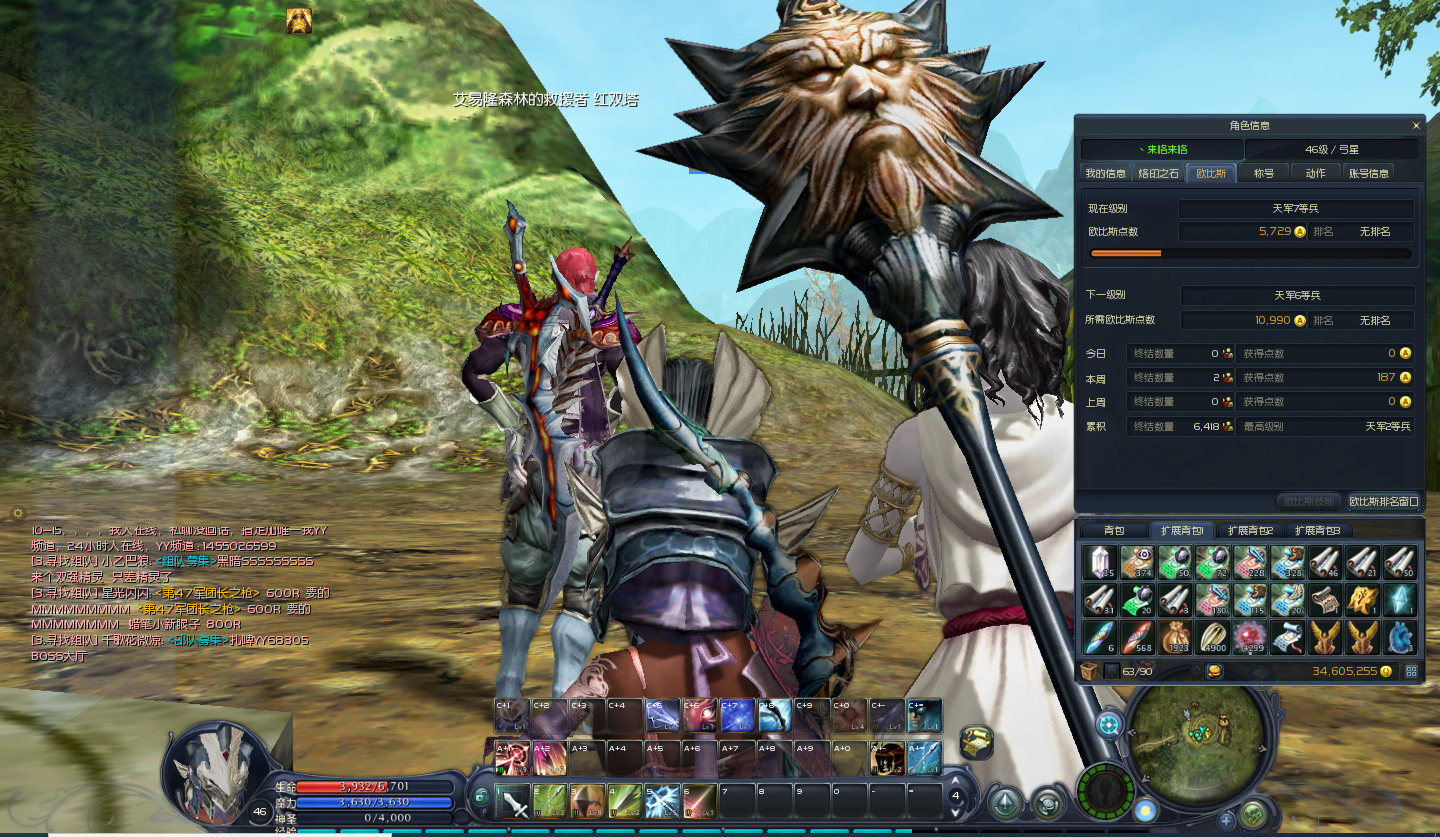Open the 账号信息 account tab
The image size is (1440, 837).
1368,173
